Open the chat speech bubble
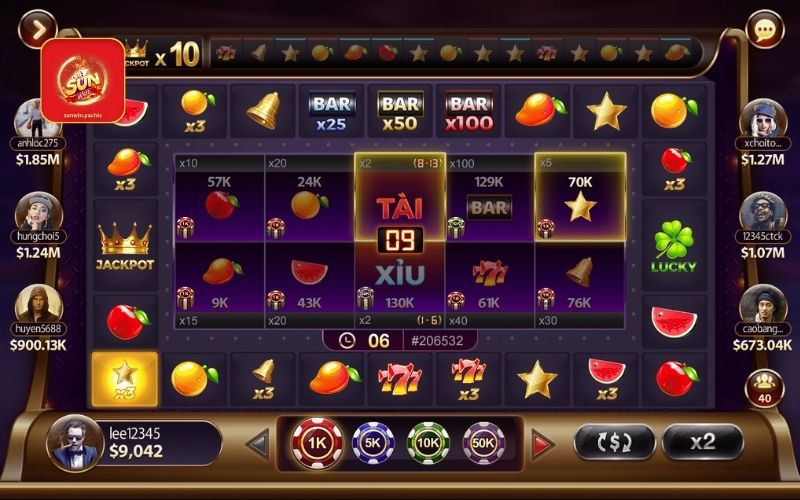Image resolution: width=800 pixels, height=500 pixels. [x=765, y=29]
